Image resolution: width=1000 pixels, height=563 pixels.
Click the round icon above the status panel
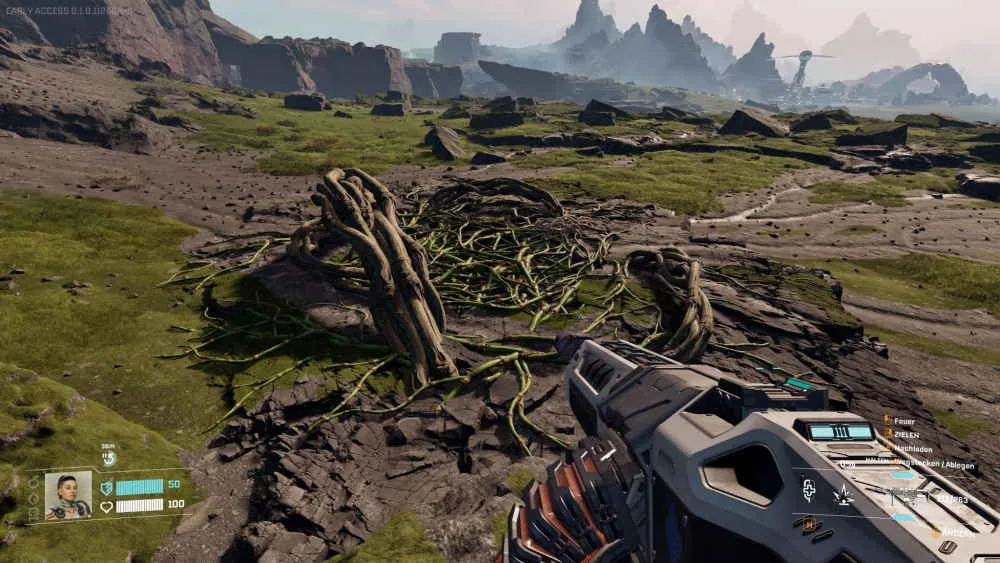coord(110,458)
